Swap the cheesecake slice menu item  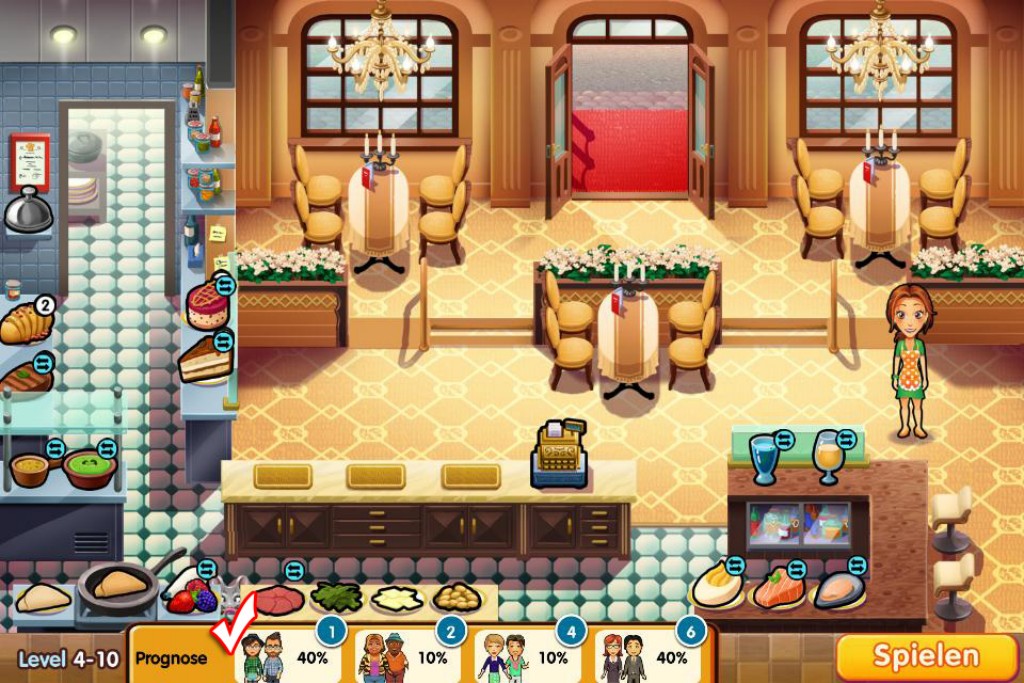(x=223, y=342)
